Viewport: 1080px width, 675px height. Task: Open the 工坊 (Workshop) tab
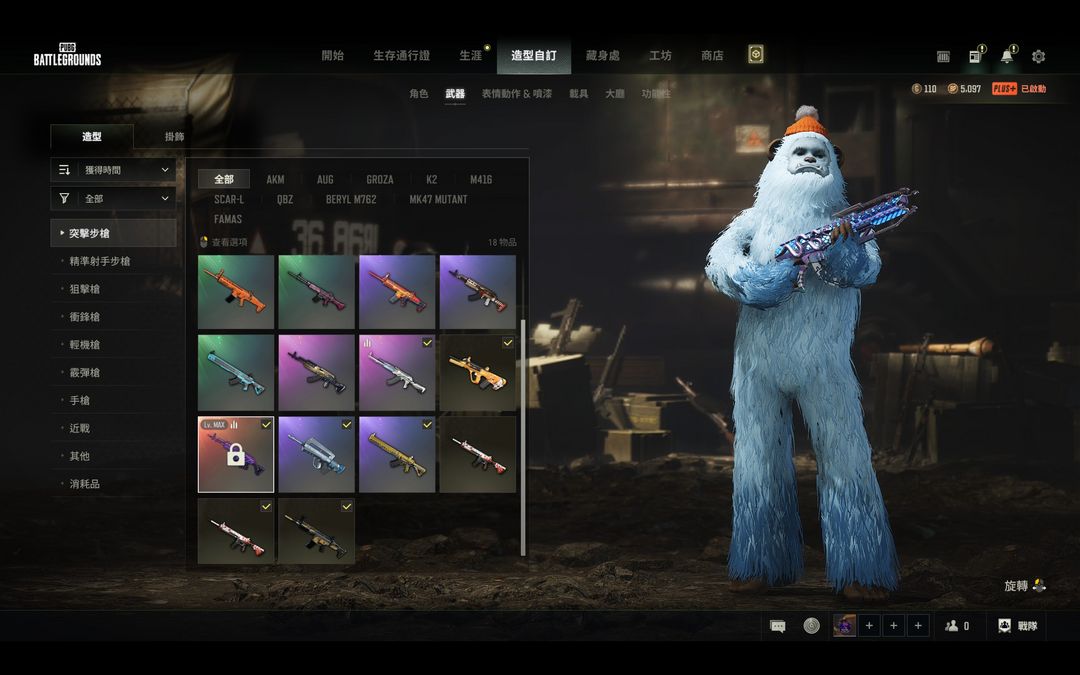pyautogui.click(x=660, y=56)
